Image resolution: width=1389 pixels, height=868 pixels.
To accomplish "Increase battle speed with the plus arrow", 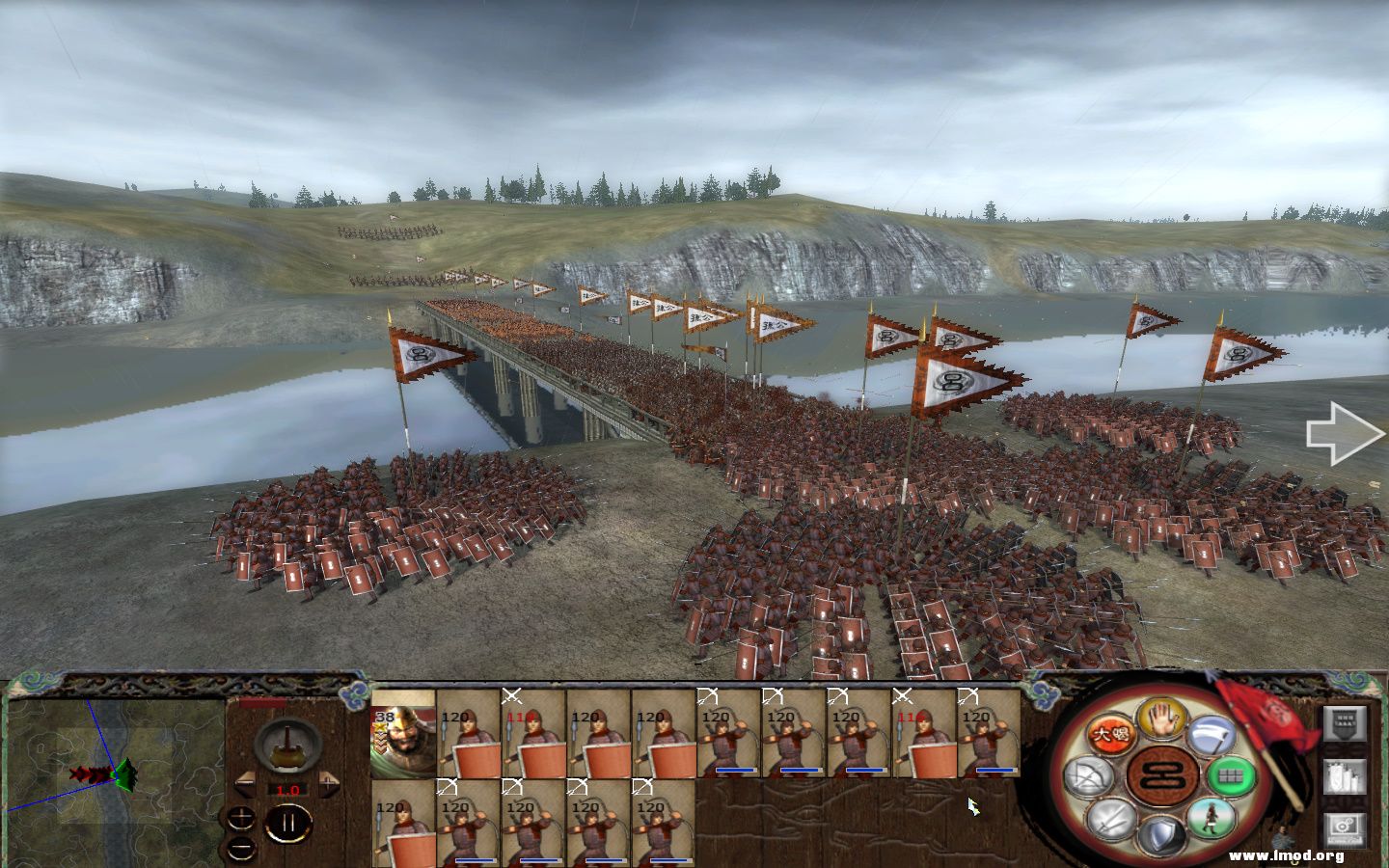I will [329, 782].
